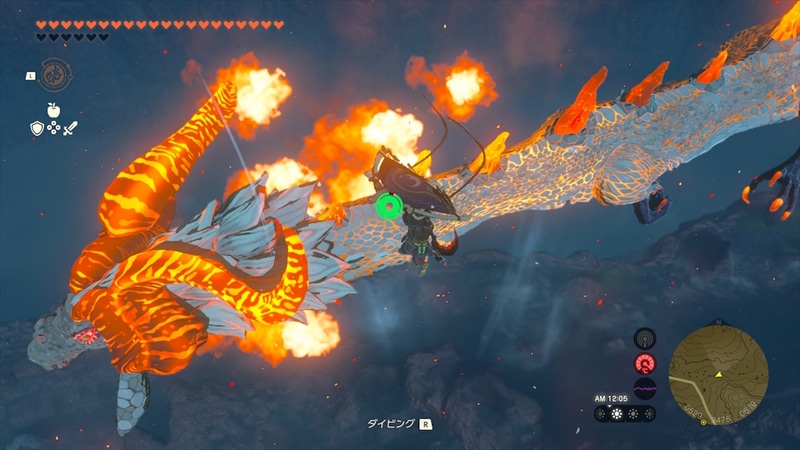Choose the sword quick-select icon

pyautogui.click(x=70, y=128)
